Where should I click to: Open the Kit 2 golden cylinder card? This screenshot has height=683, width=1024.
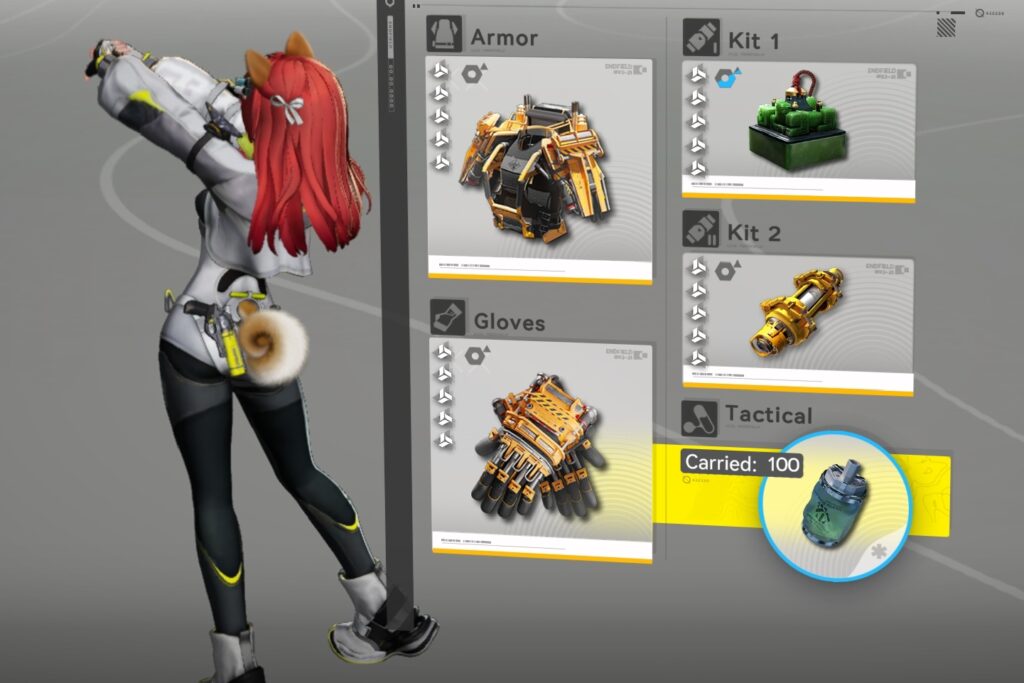coord(798,320)
